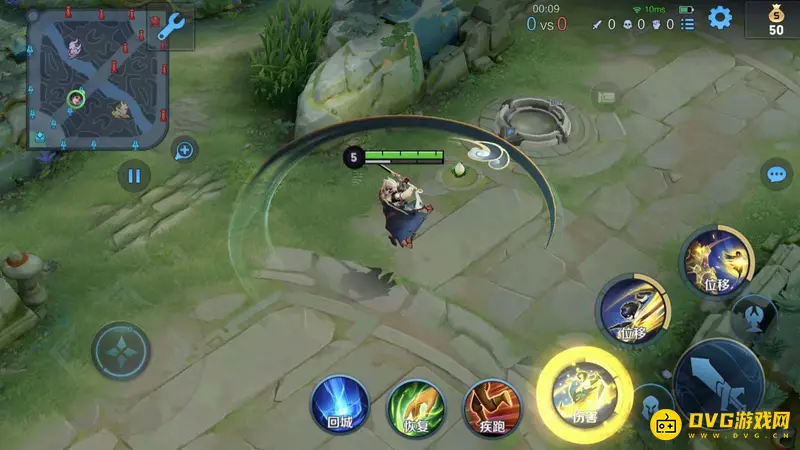Select the tower-target attack button
Viewport: 800px width, 450px height.
click(753, 316)
